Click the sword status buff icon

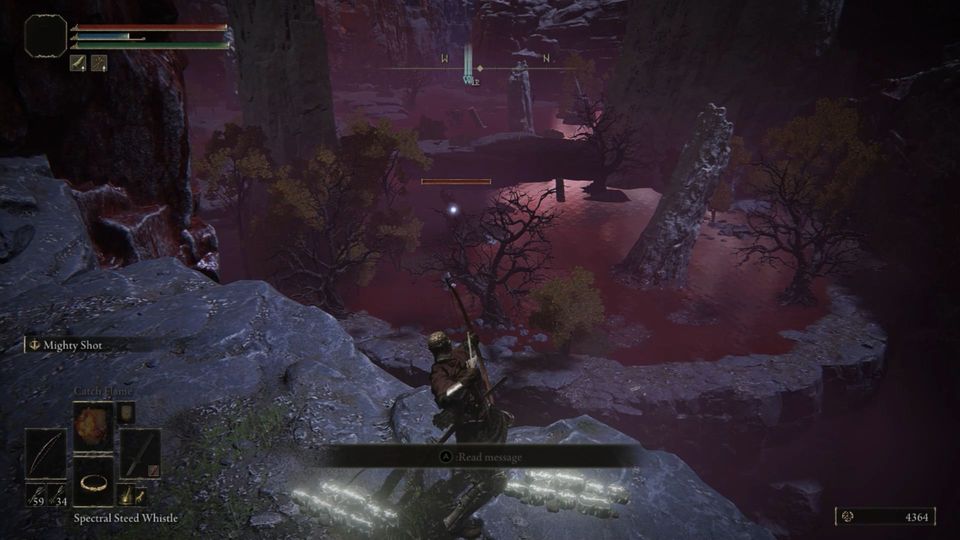click(x=79, y=63)
